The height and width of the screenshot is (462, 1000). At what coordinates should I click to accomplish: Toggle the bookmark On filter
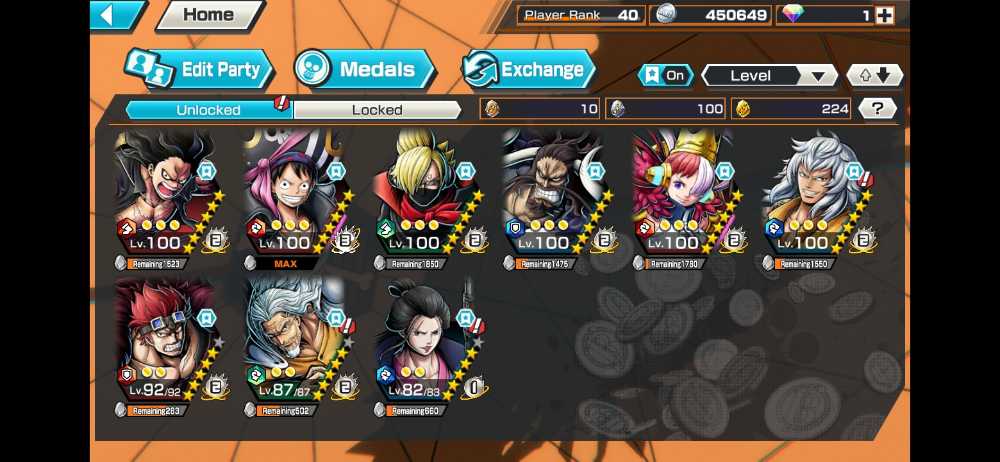click(665, 76)
